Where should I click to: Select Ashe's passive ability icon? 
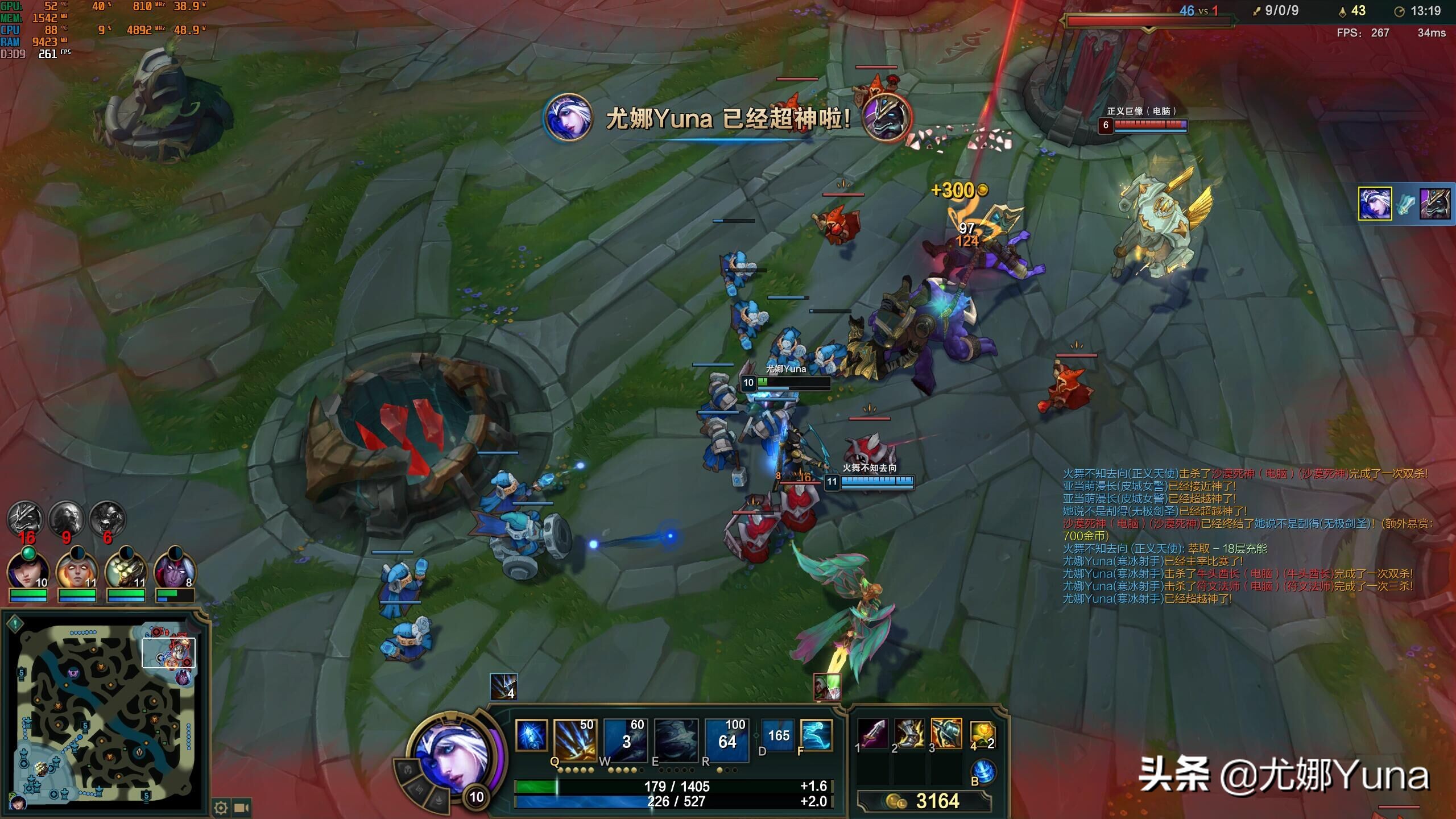tap(531, 735)
